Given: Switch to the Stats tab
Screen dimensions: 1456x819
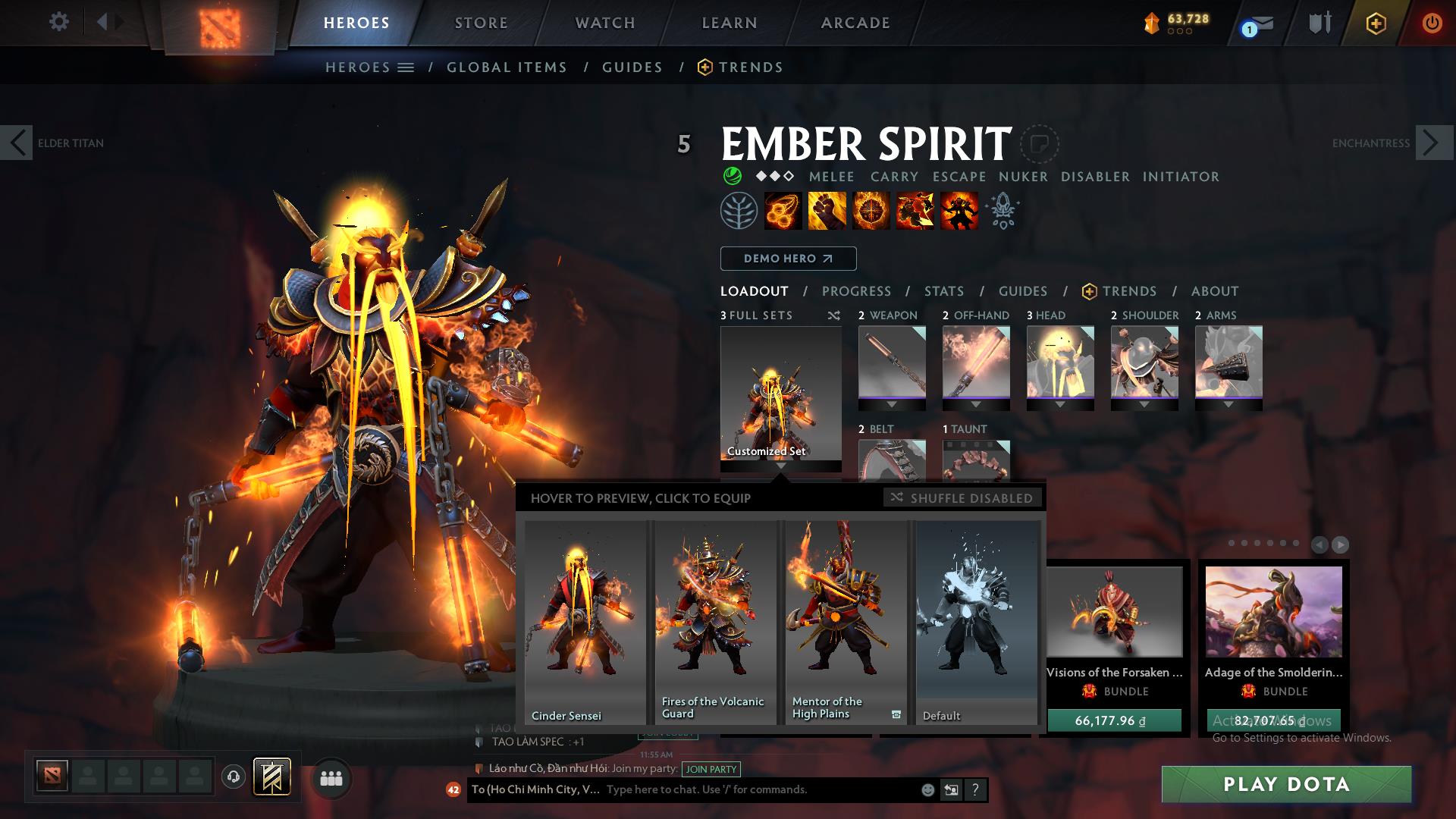Looking at the screenshot, I should pos(943,291).
